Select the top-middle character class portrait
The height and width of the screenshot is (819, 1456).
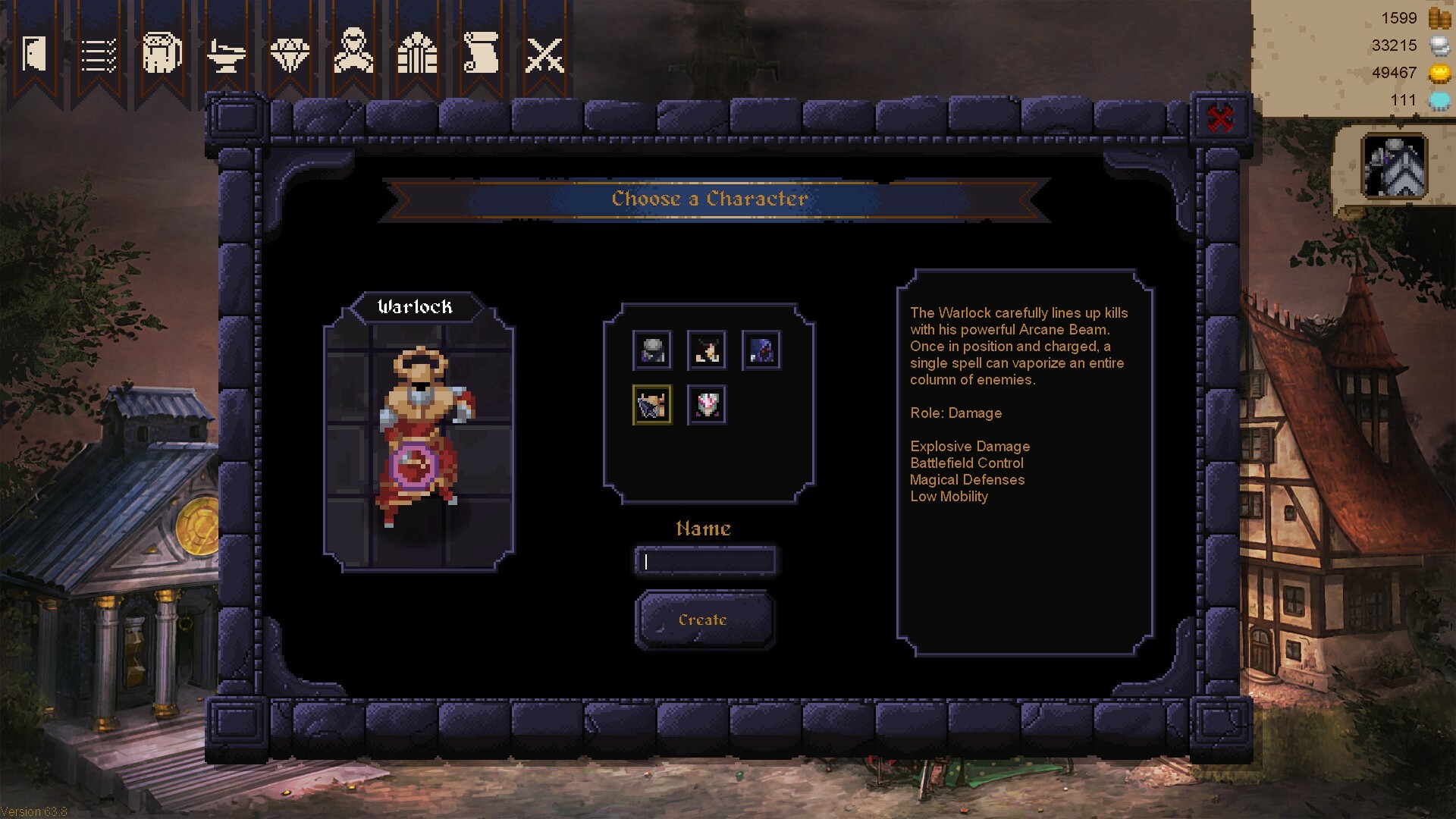(x=706, y=350)
